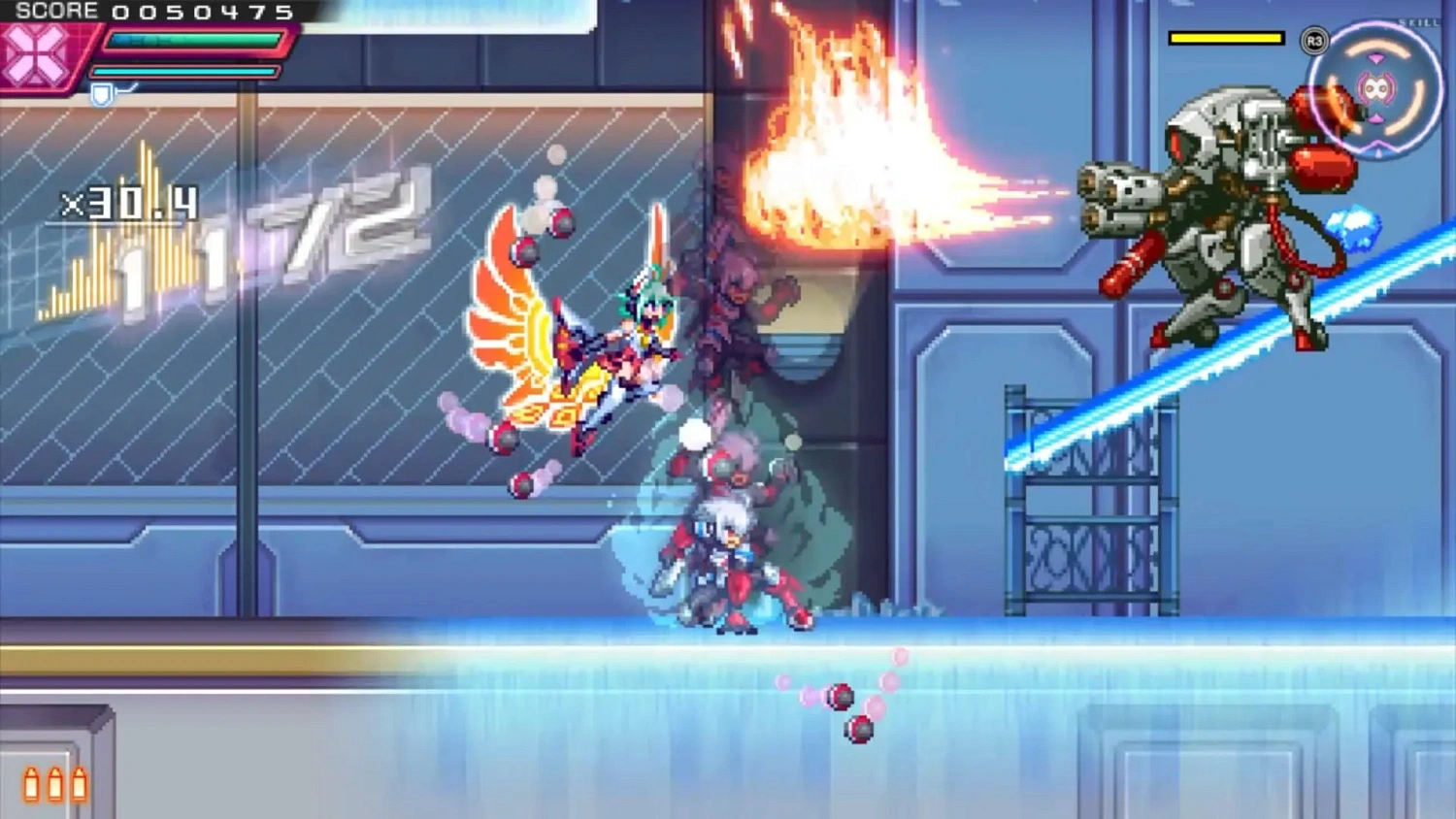Toggle the lower pink arrow in the skill wheel
This screenshot has height=819, width=1456.
point(1376,117)
